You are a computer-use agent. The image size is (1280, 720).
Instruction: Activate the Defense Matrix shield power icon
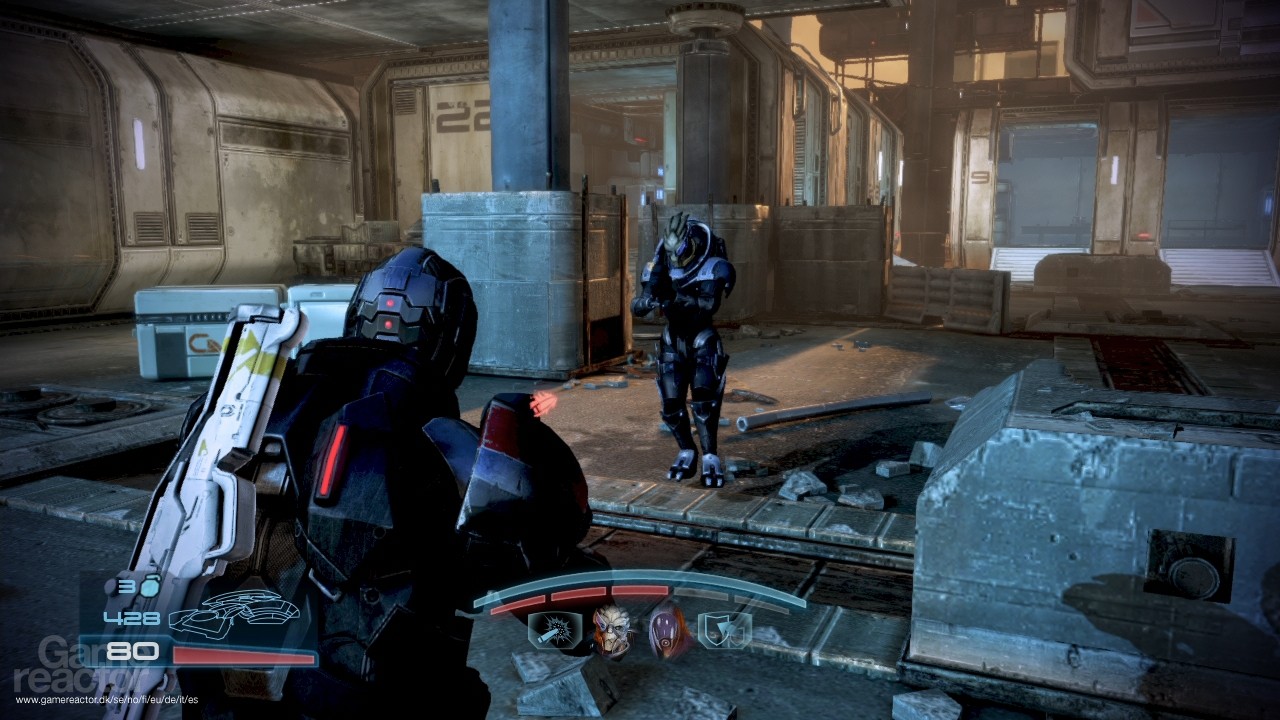725,630
